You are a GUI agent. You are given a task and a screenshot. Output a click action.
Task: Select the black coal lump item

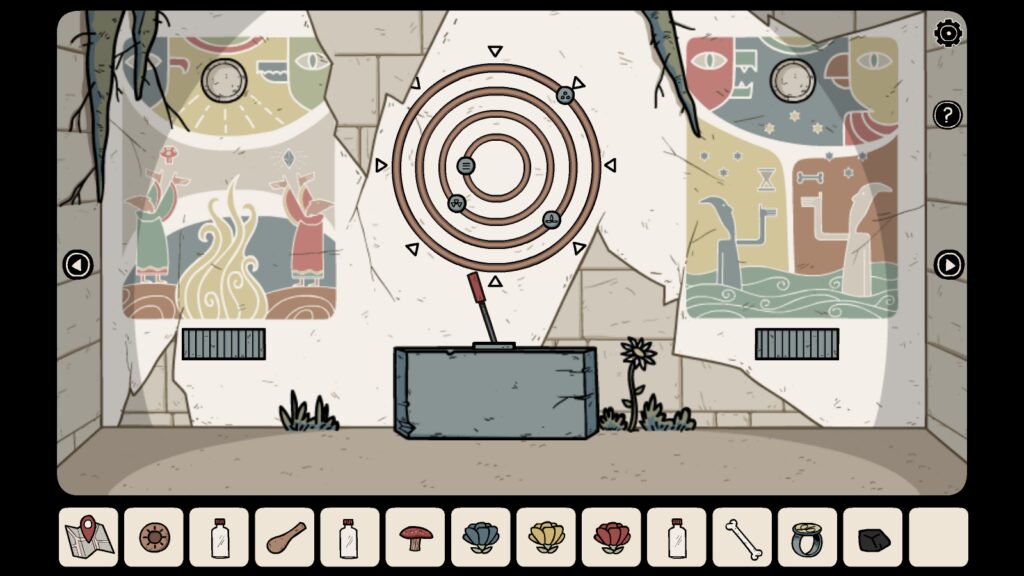pos(873,539)
